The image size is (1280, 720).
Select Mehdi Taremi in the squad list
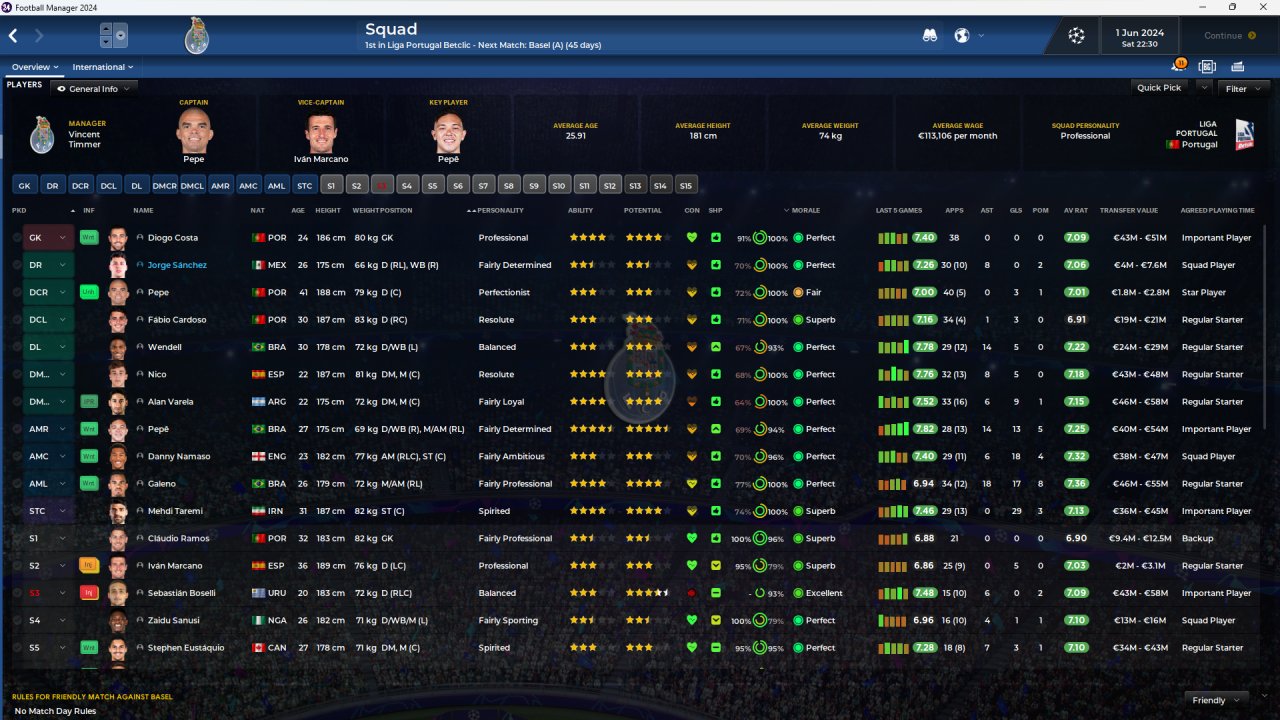(x=175, y=511)
